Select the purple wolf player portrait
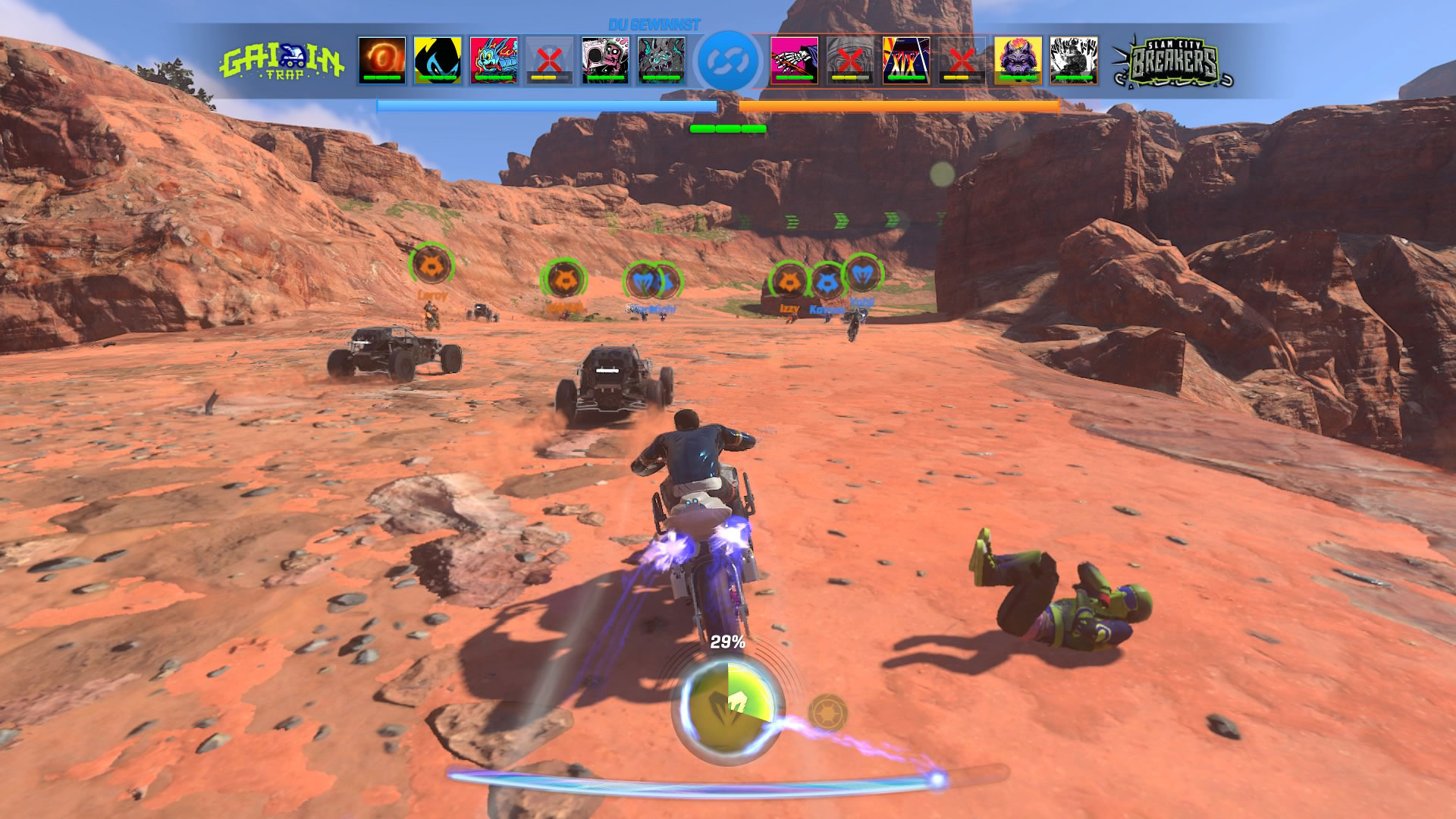 1018,59
